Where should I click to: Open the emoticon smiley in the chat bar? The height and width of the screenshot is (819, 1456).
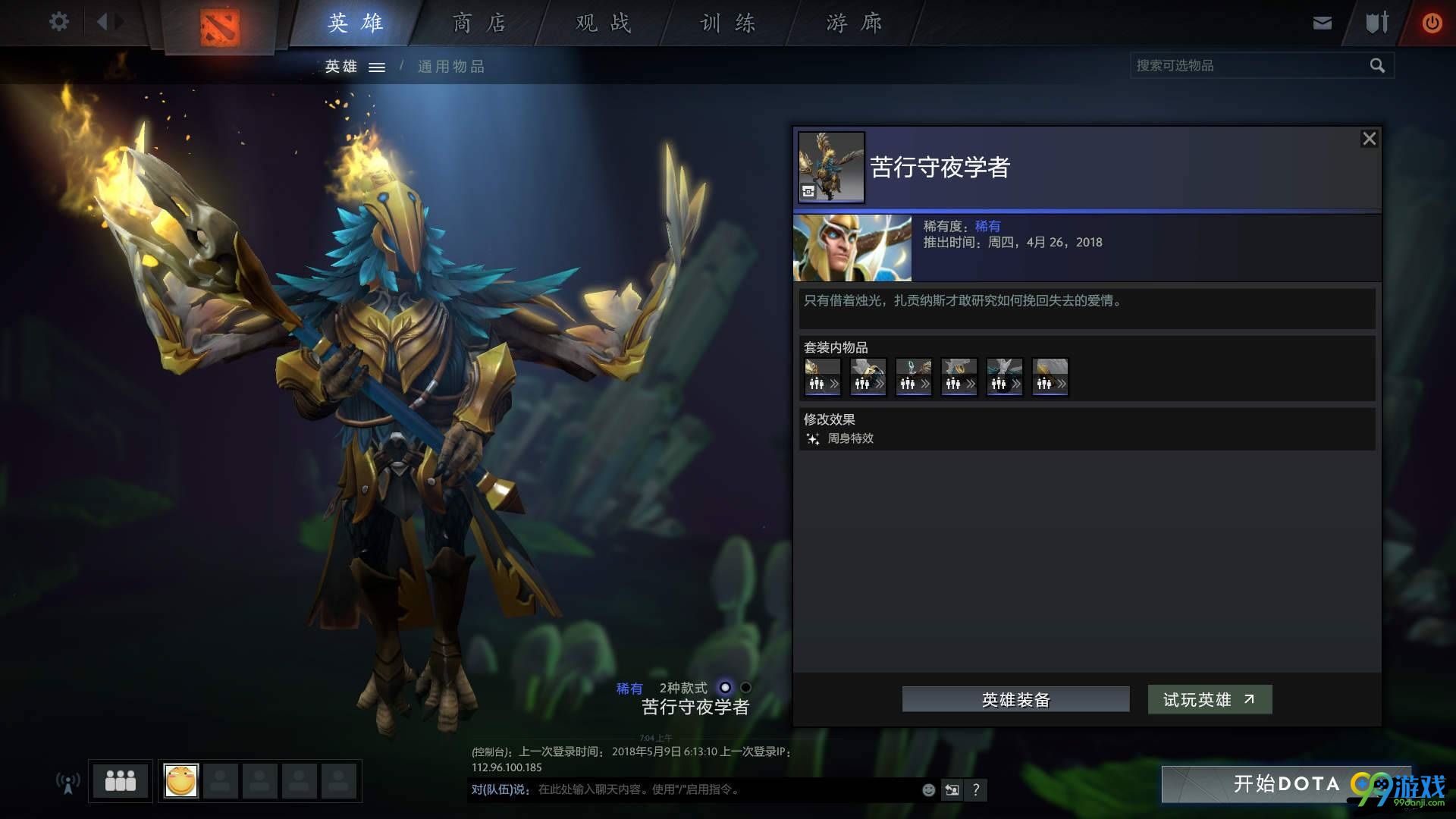click(x=927, y=789)
